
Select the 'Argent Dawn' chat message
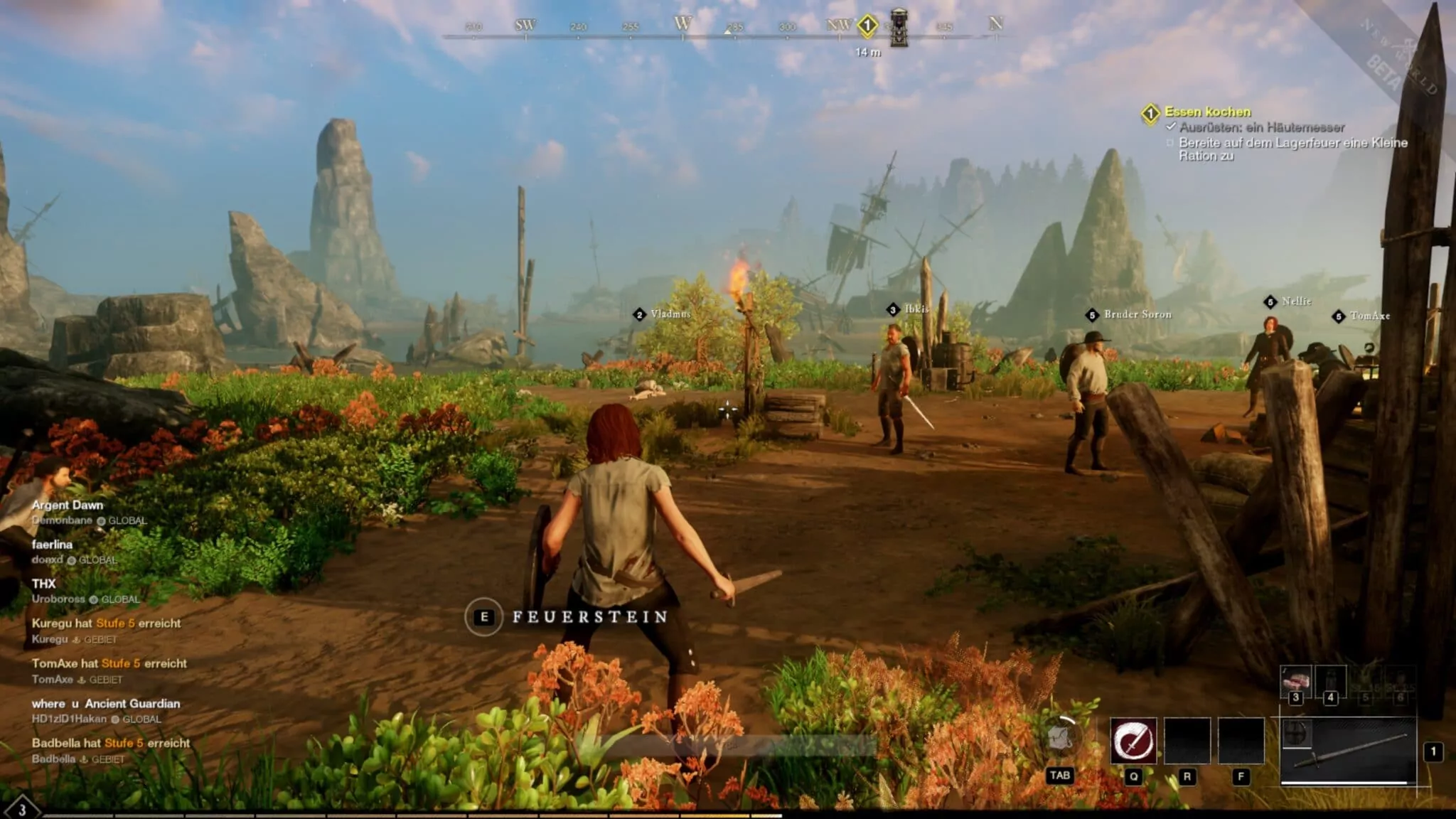pos(68,505)
